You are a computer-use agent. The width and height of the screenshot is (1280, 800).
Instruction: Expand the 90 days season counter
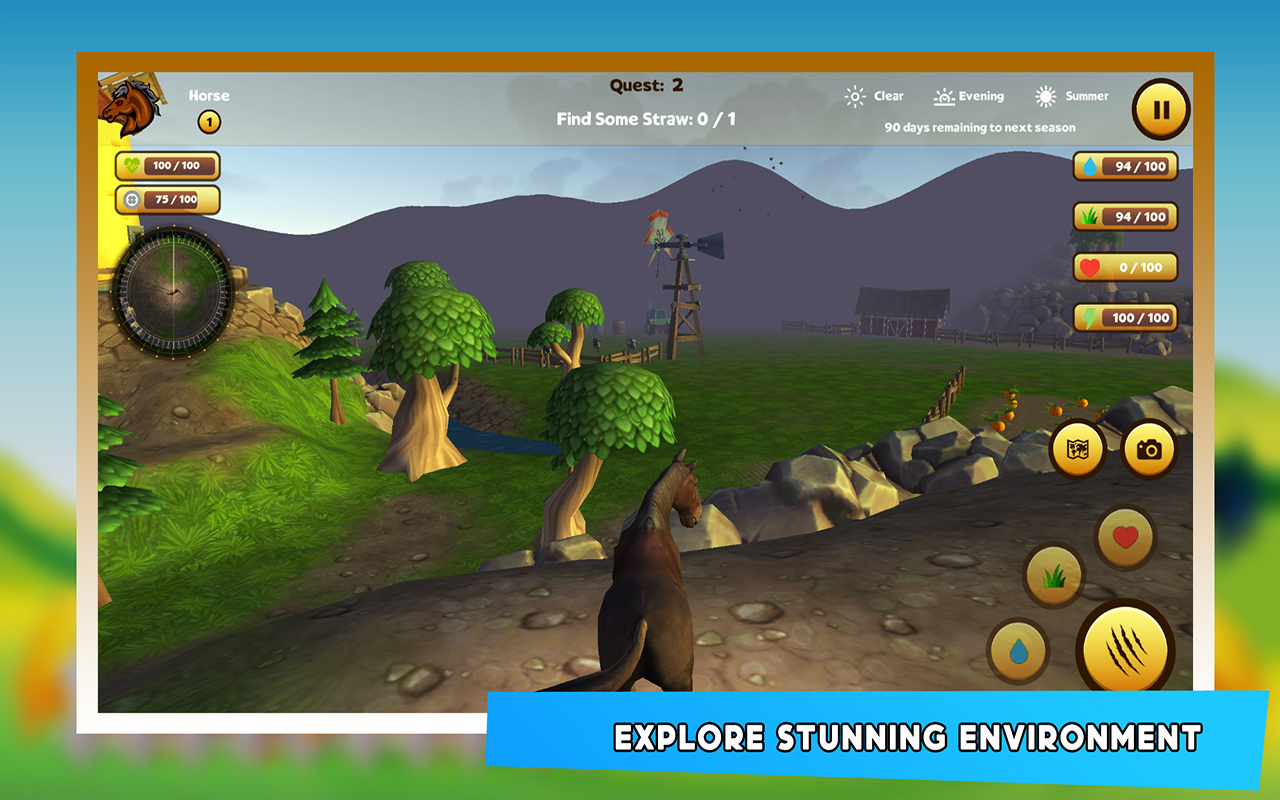[x=979, y=127]
